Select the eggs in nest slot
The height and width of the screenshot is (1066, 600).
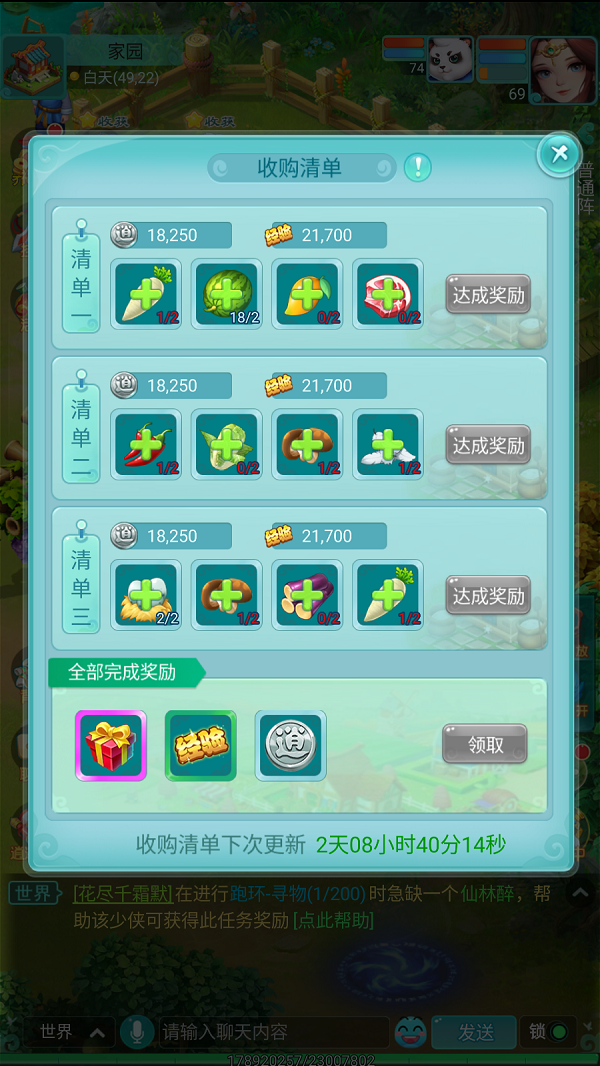point(147,595)
